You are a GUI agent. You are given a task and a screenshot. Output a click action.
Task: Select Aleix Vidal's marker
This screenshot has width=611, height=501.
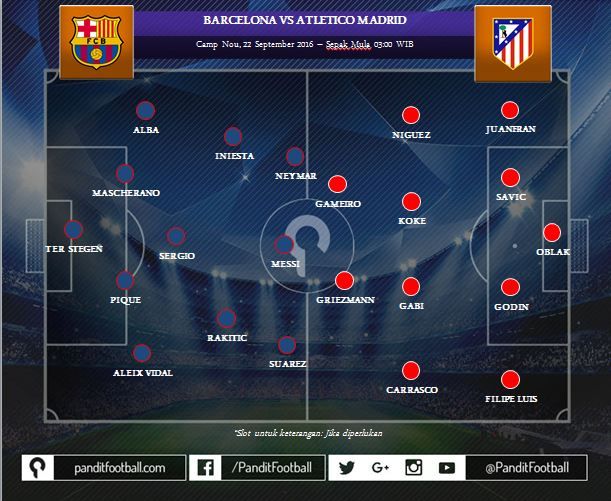click(x=142, y=353)
